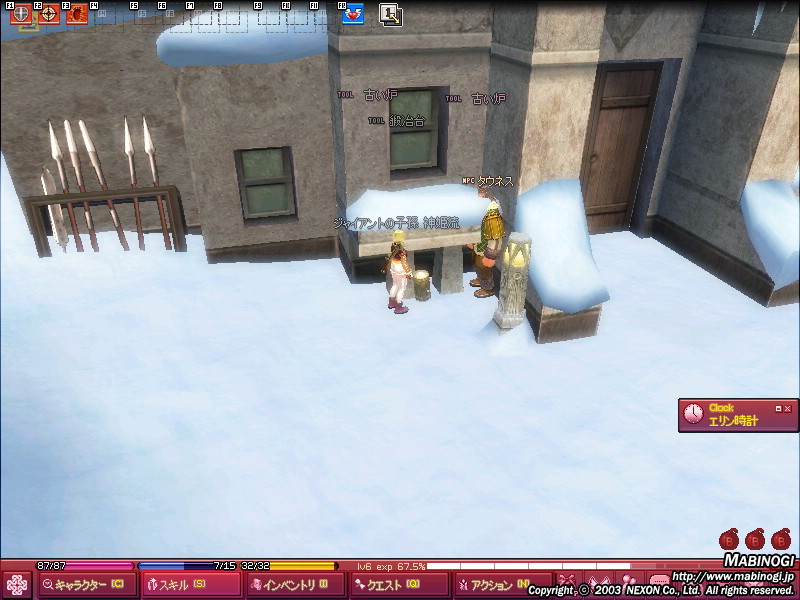
Task: Use the F3 red beetle skill slot
Action: click(76, 14)
